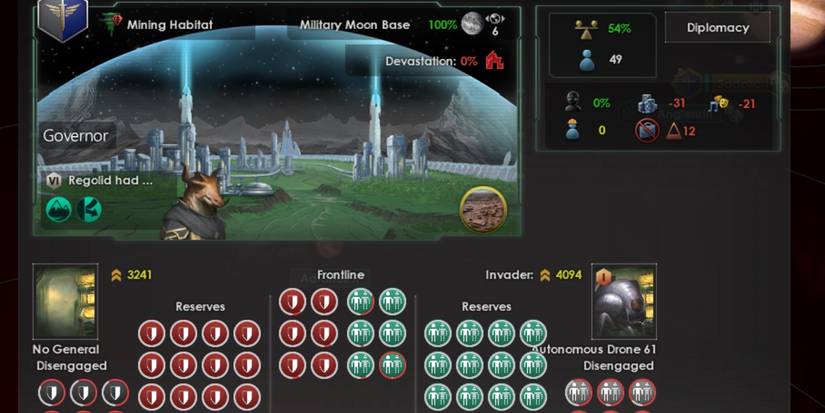Image resolution: width=825 pixels, height=413 pixels.
Task: Open the round orange terrain feature icon
Action: click(483, 210)
